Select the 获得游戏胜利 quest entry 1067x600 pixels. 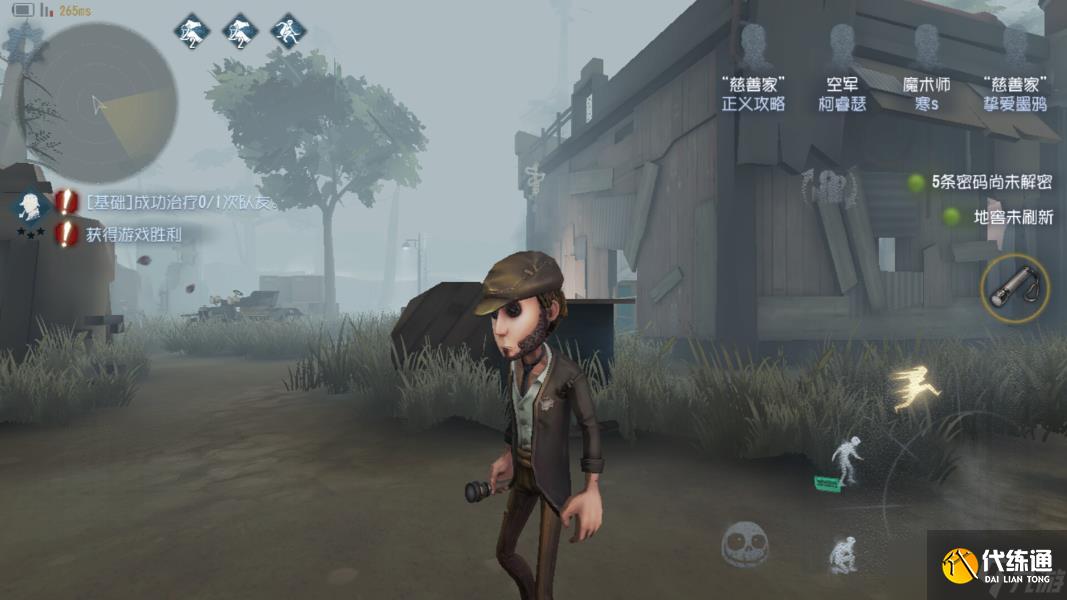click(x=135, y=235)
